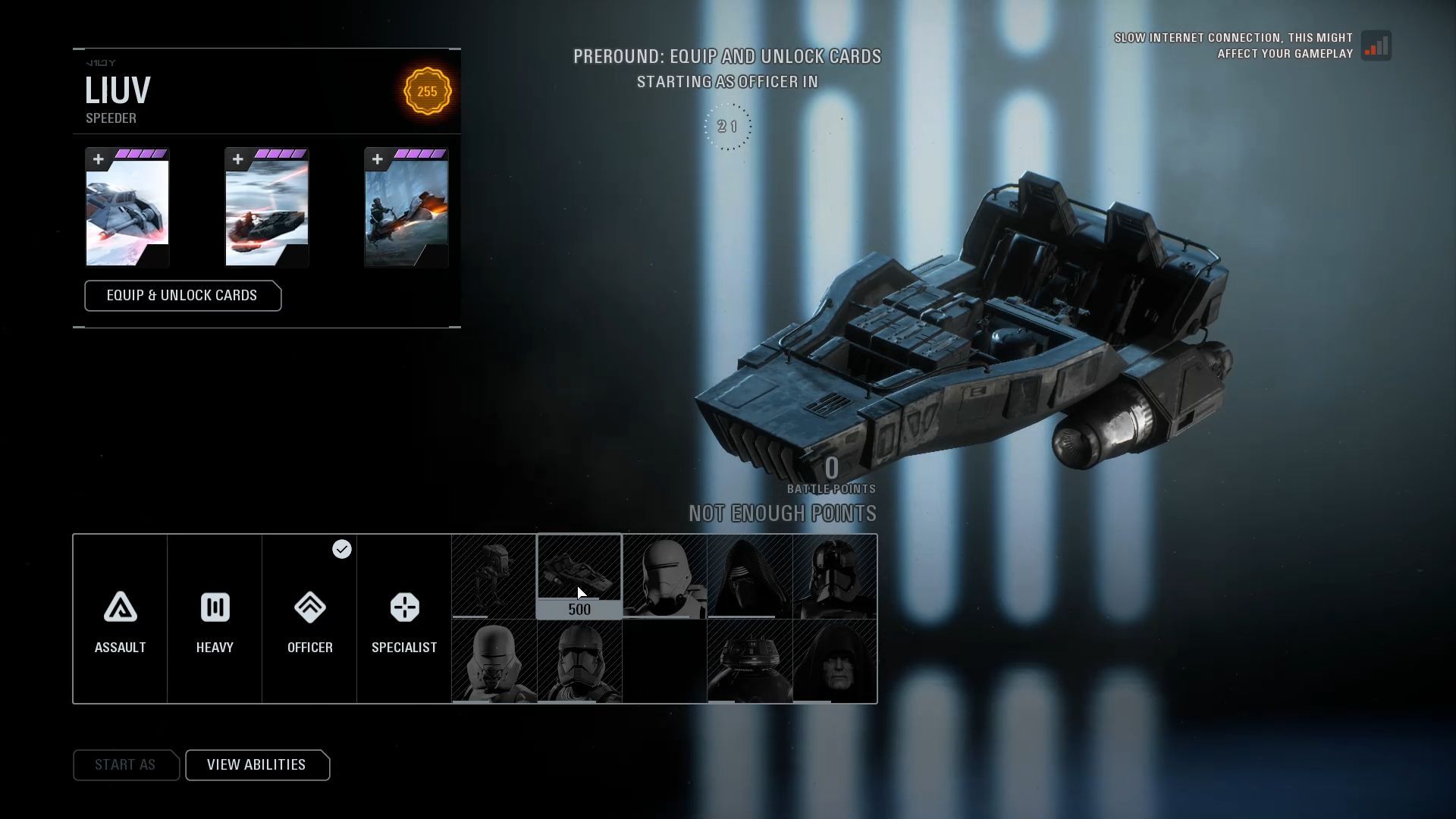Select the LIUV speeder tile costing 500
Viewport: 1456px width, 819px height.
pos(579,576)
